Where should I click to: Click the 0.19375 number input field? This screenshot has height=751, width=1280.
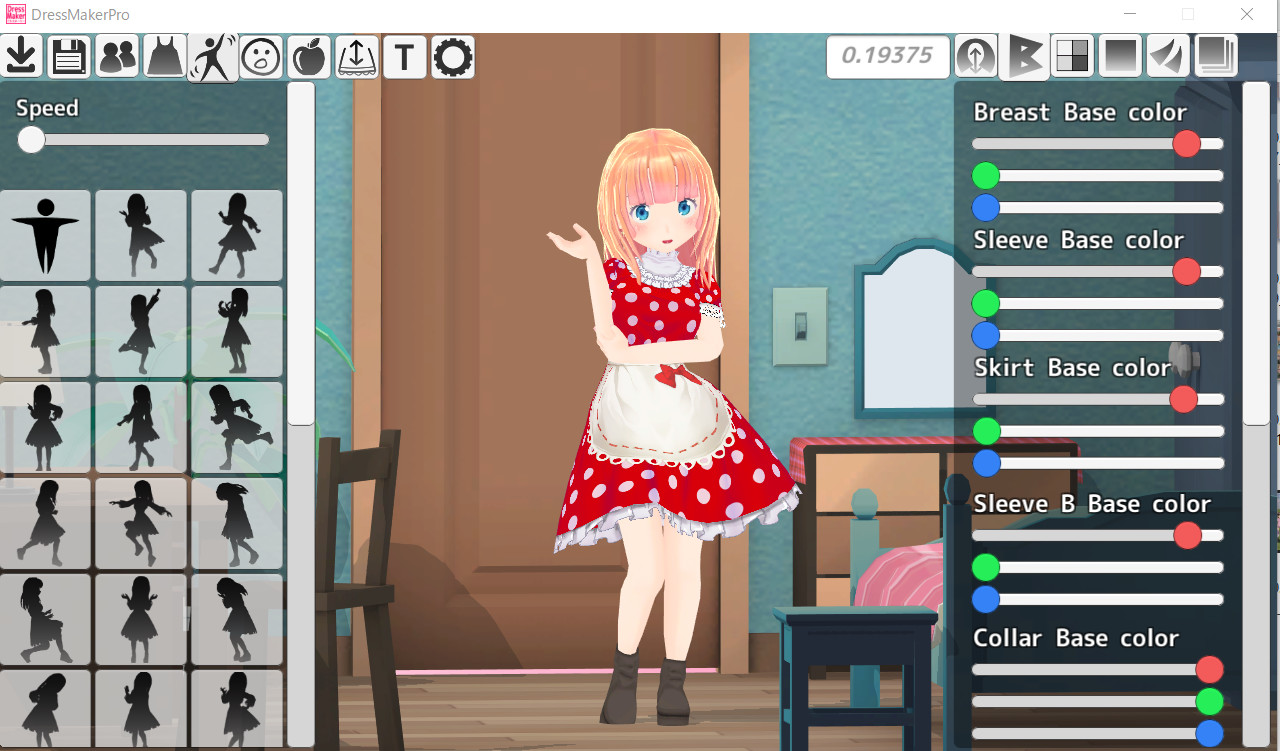tap(887, 57)
